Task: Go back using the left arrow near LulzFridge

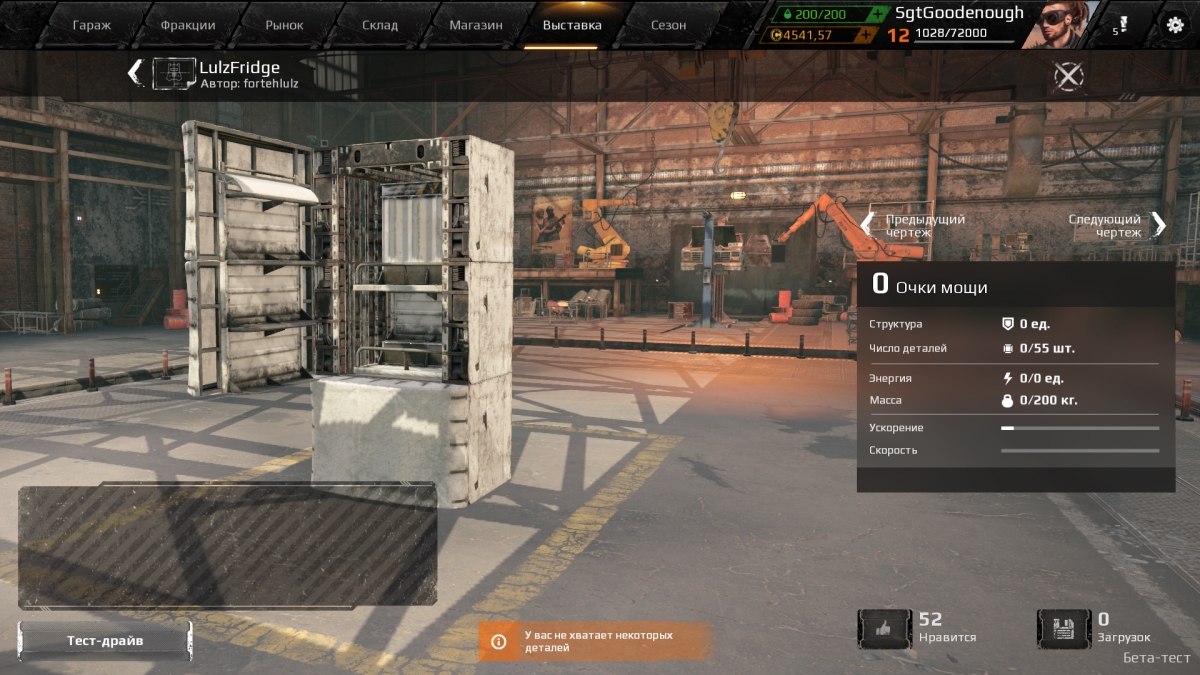Action: point(134,73)
